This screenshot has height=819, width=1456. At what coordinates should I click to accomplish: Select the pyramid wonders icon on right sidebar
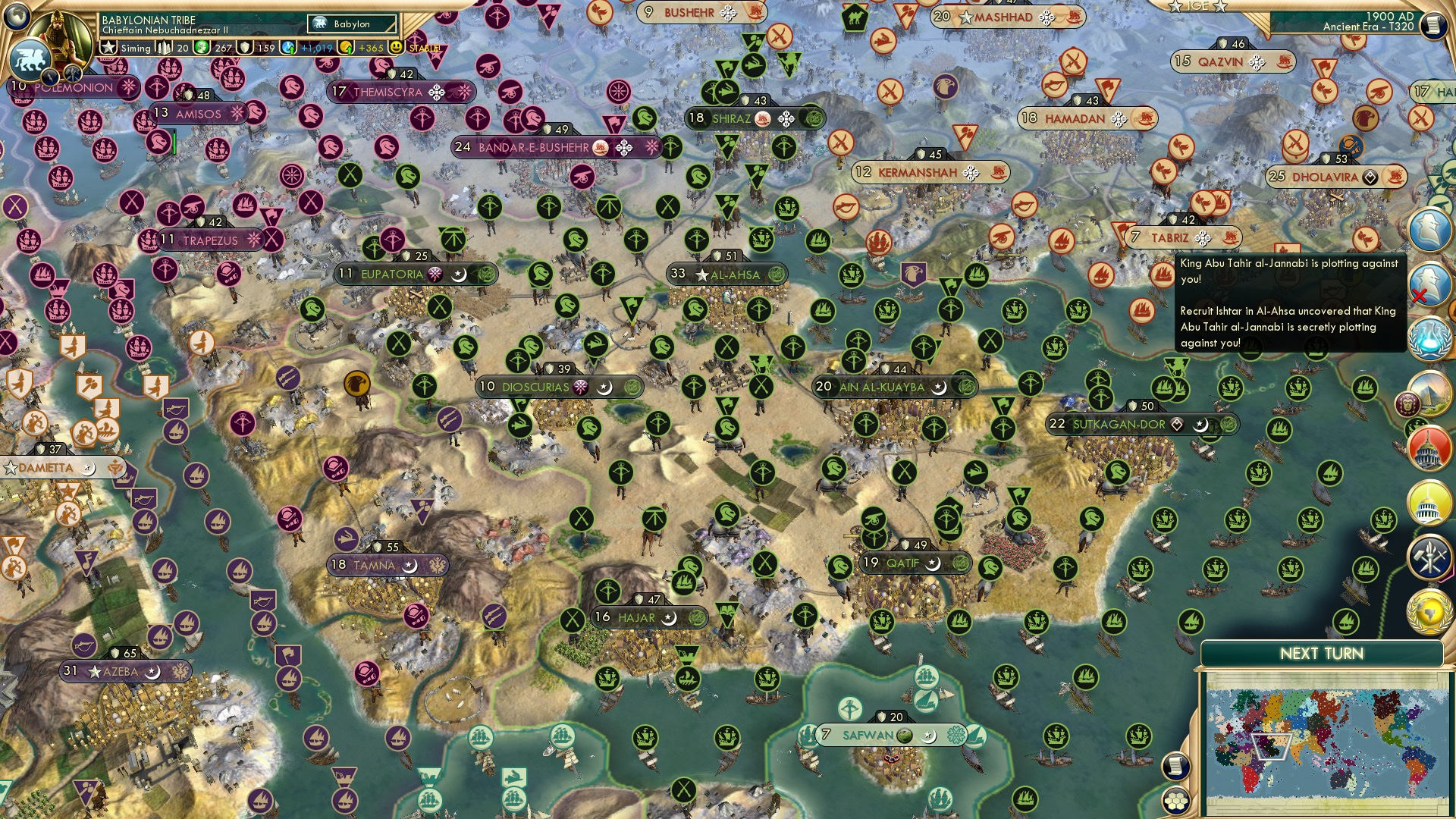1431,393
